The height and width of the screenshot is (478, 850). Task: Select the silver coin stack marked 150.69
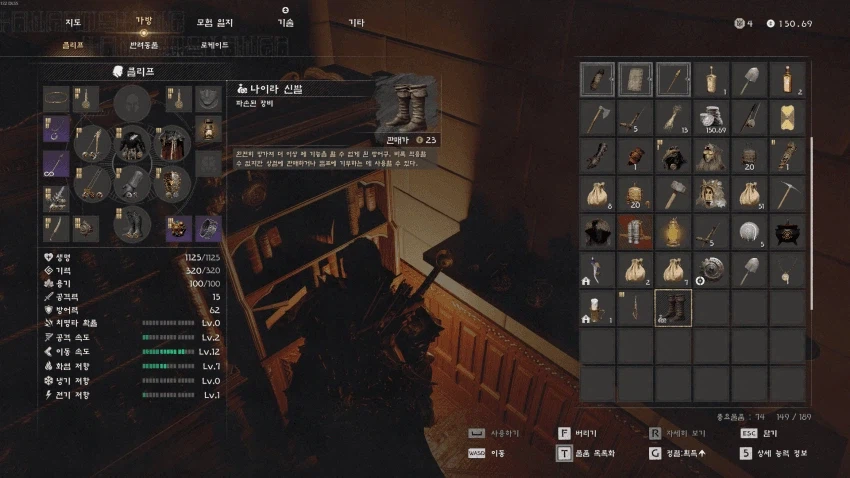tap(711, 117)
